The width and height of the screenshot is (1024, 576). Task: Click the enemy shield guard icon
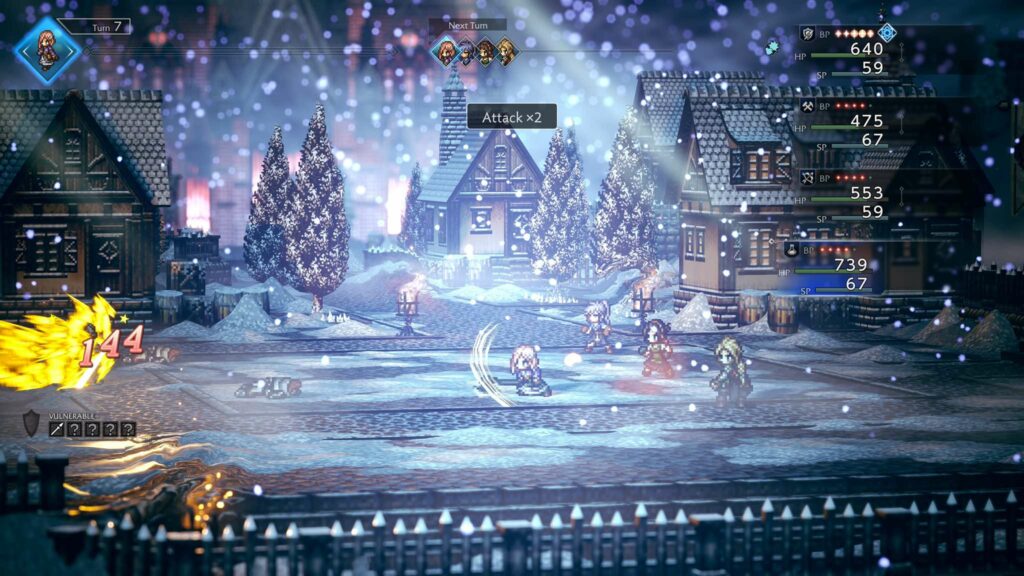click(31, 423)
